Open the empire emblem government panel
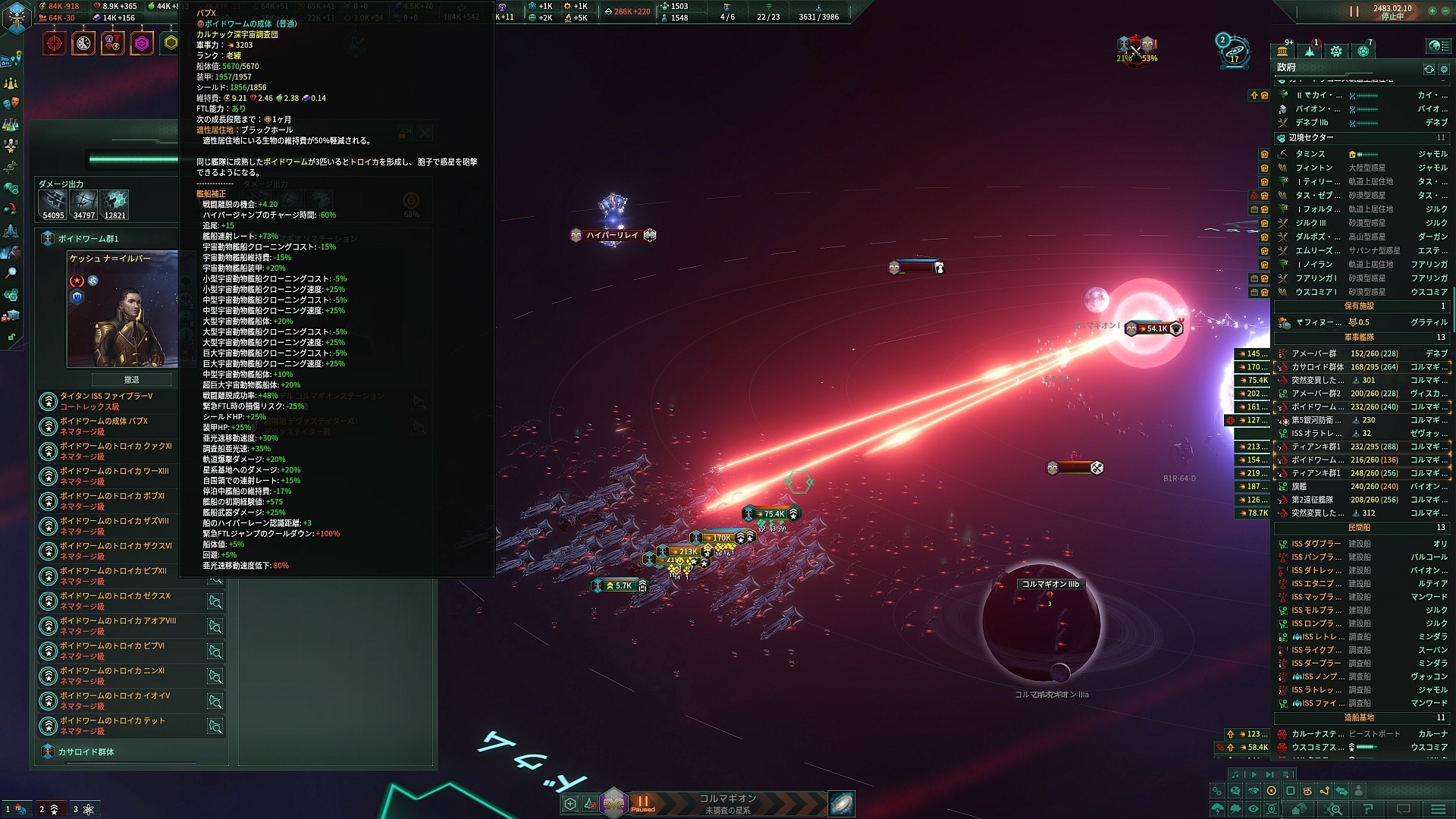 point(17,18)
